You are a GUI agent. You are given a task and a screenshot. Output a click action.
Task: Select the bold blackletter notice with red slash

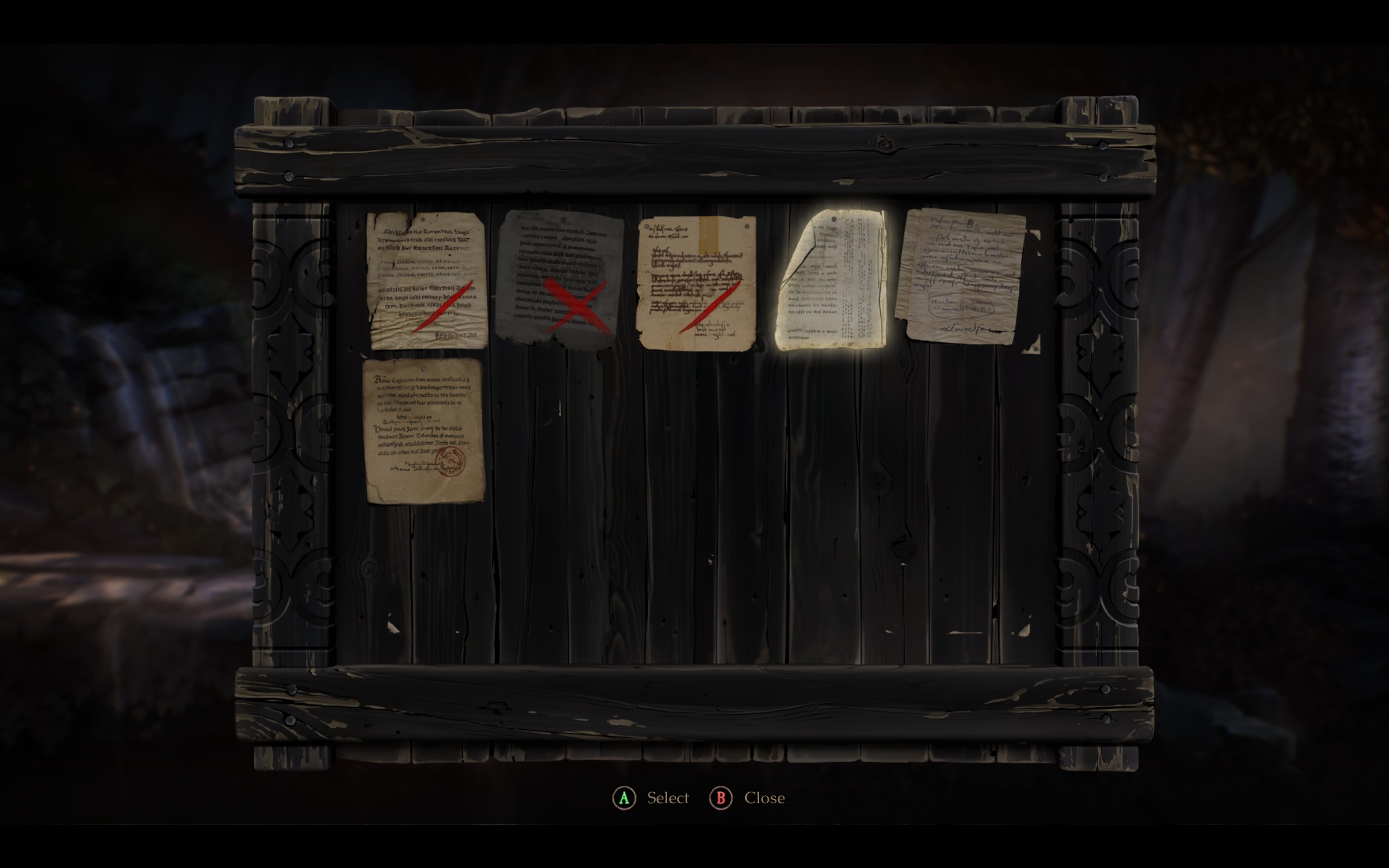[427, 280]
